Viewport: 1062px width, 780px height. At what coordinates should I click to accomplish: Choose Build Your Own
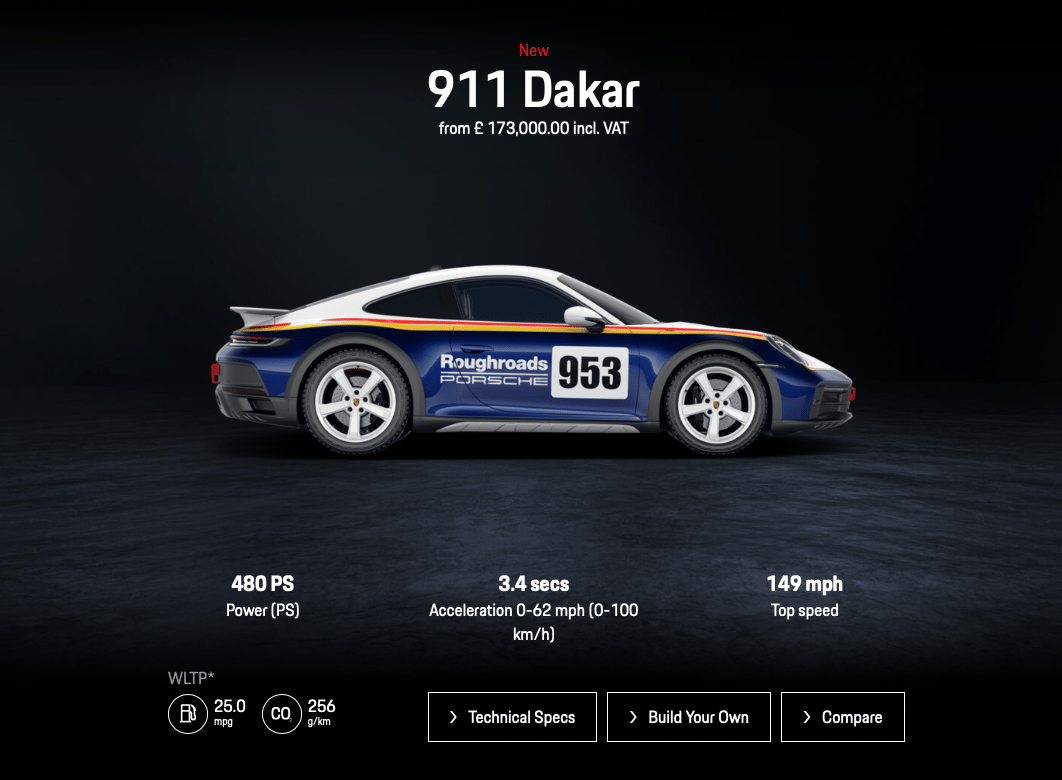pyautogui.click(x=688, y=717)
